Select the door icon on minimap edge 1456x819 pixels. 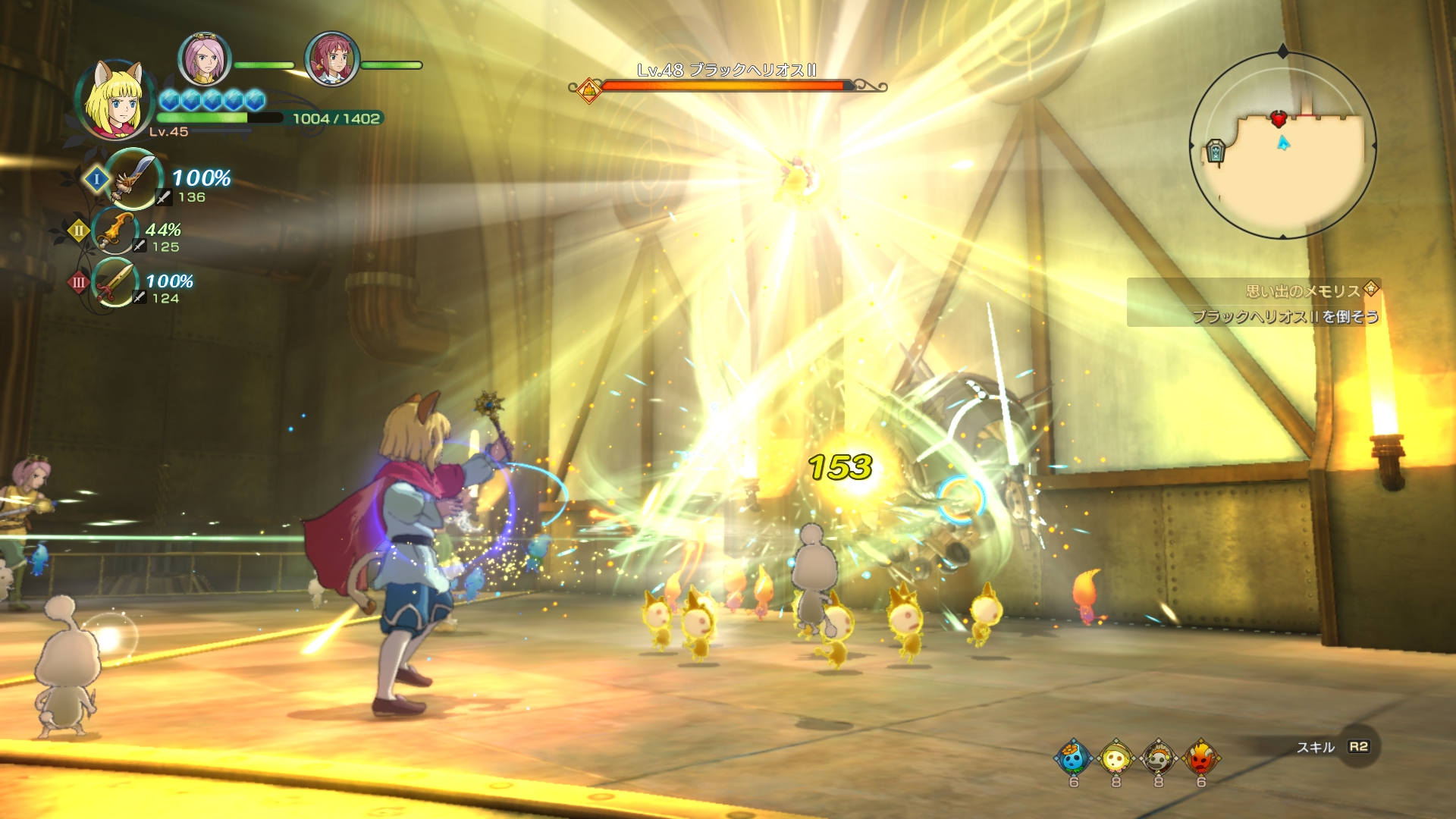point(1215,152)
